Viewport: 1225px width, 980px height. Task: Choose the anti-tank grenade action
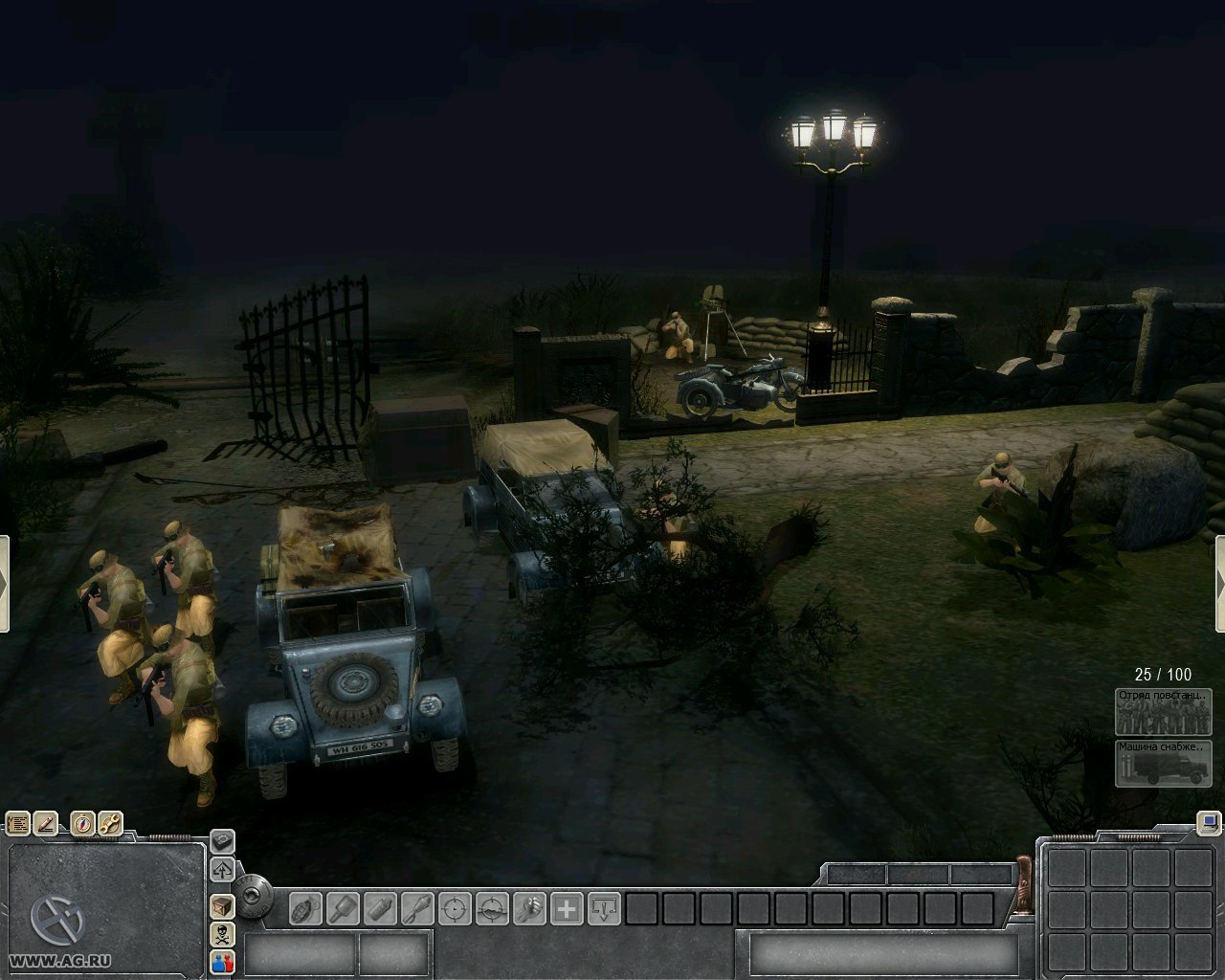pos(343,907)
